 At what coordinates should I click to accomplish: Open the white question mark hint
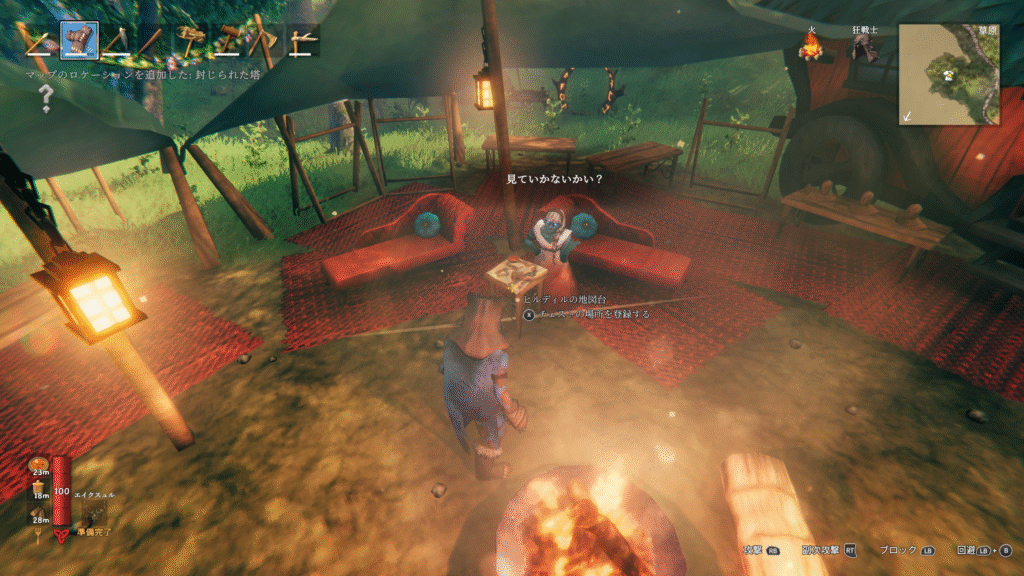point(46,97)
